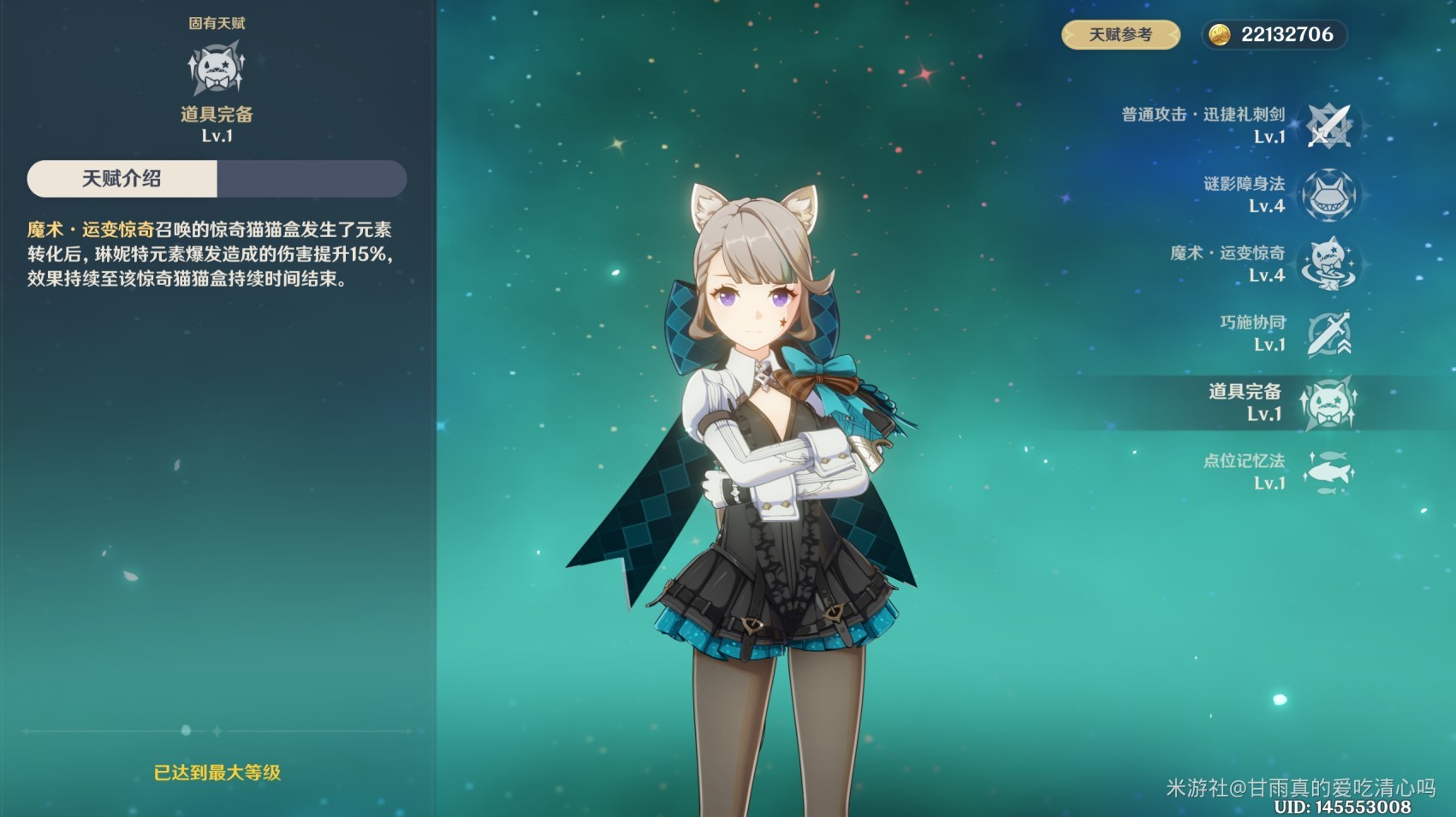The height and width of the screenshot is (817, 1456).
Task: Open the 天赋参考 talent reference button
Action: pos(1120,35)
